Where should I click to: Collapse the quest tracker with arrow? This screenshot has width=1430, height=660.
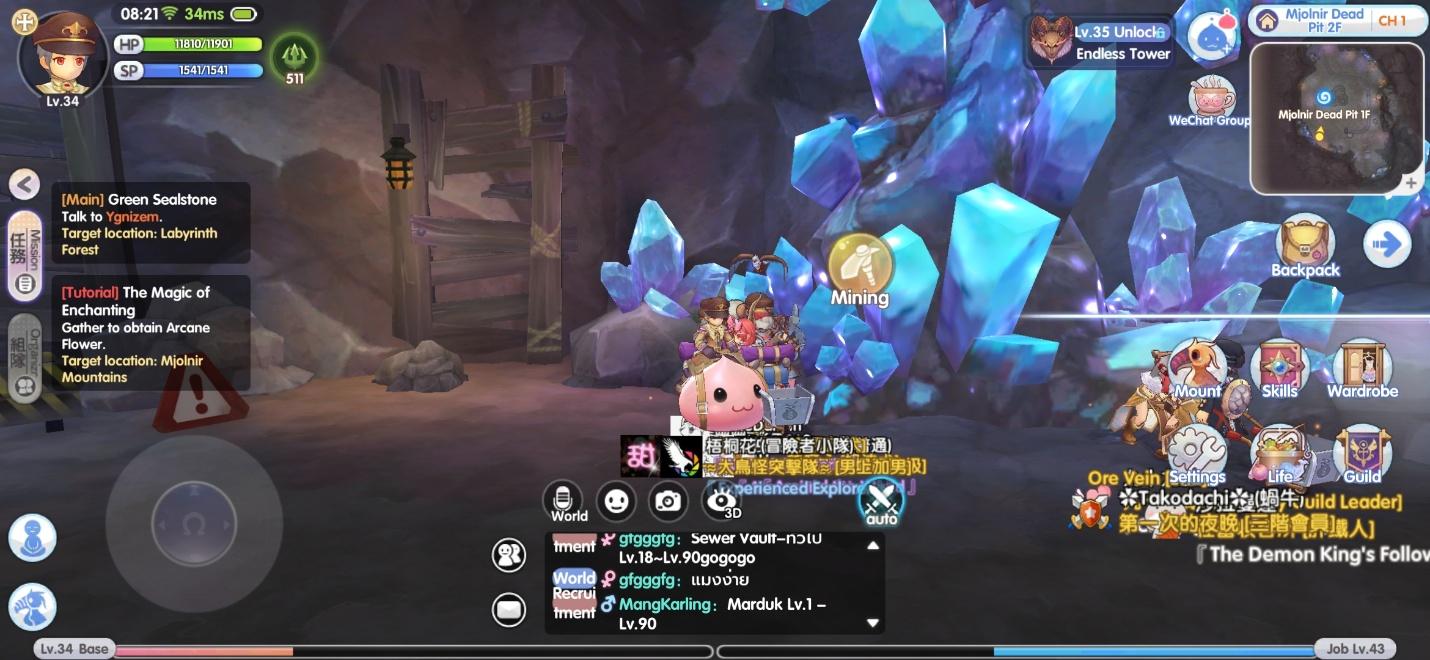point(24,184)
